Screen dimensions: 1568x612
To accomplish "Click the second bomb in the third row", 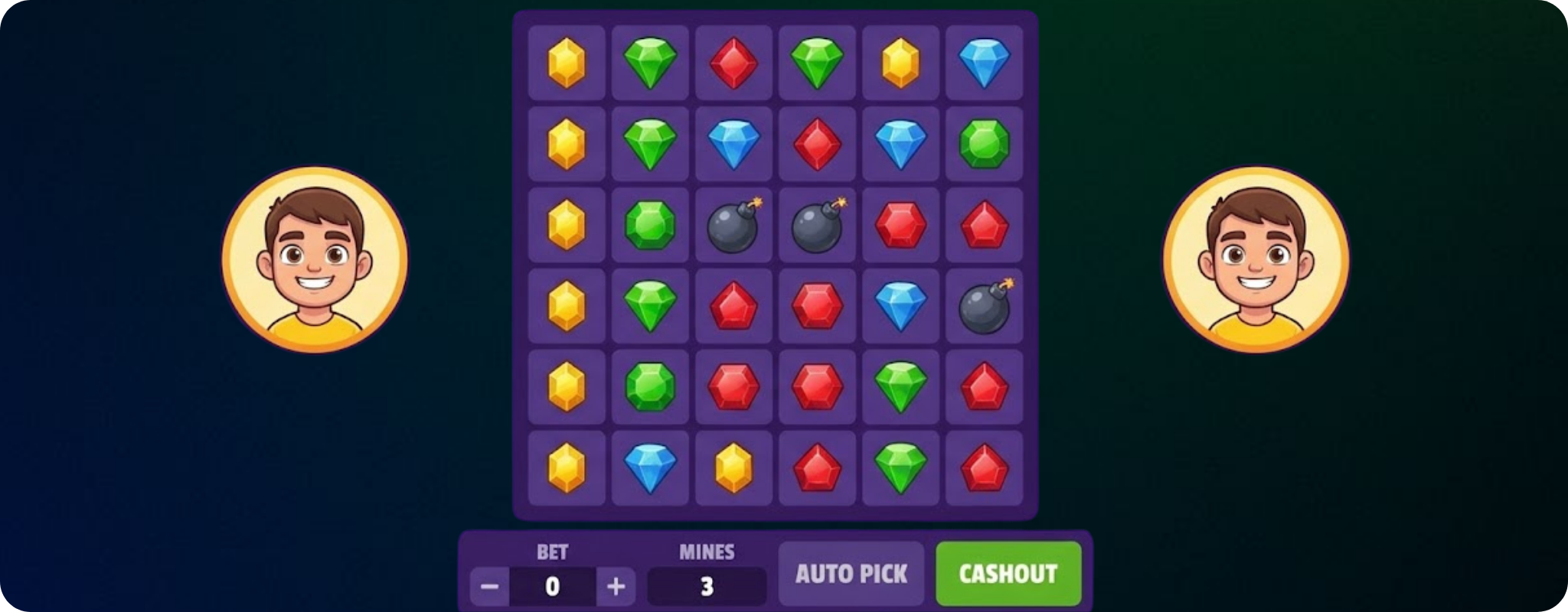I will tap(817, 226).
